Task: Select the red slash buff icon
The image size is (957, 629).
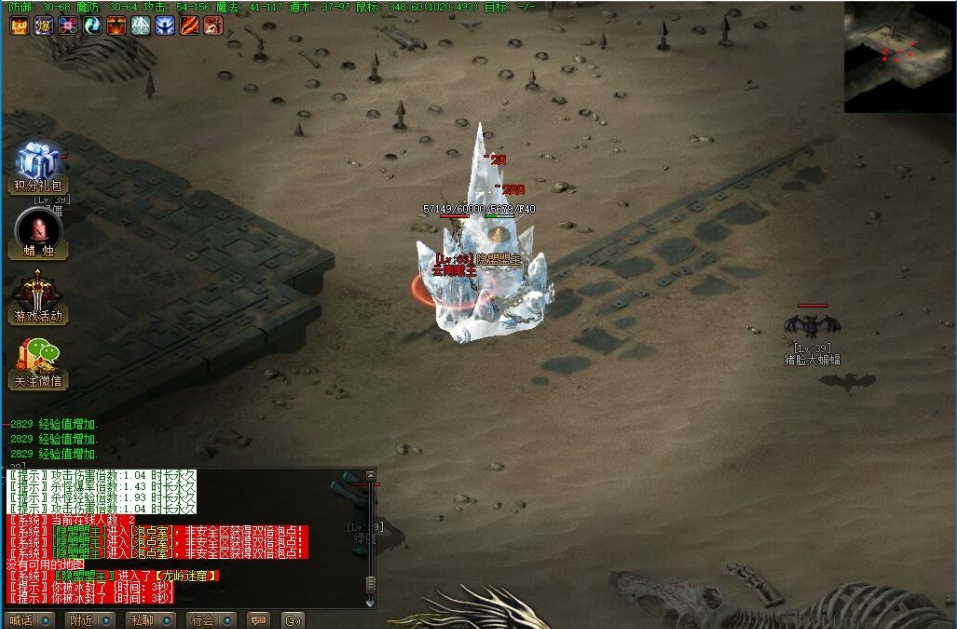Action: coord(190,26)
